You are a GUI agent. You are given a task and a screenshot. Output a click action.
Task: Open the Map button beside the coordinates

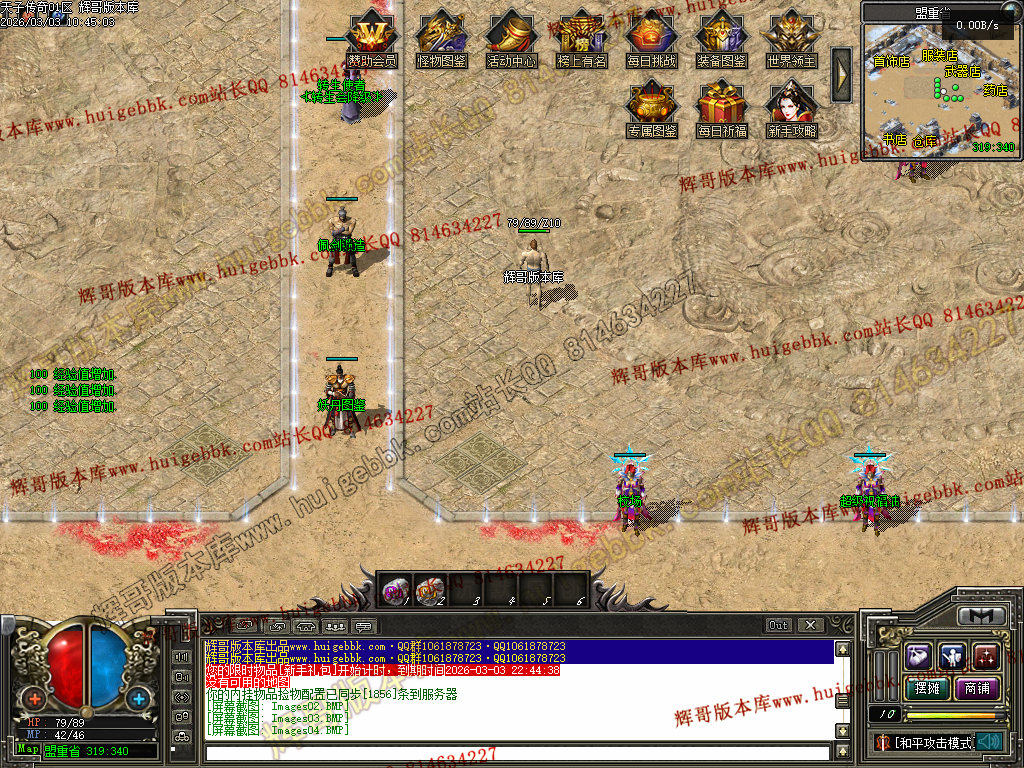coord(28,749)
